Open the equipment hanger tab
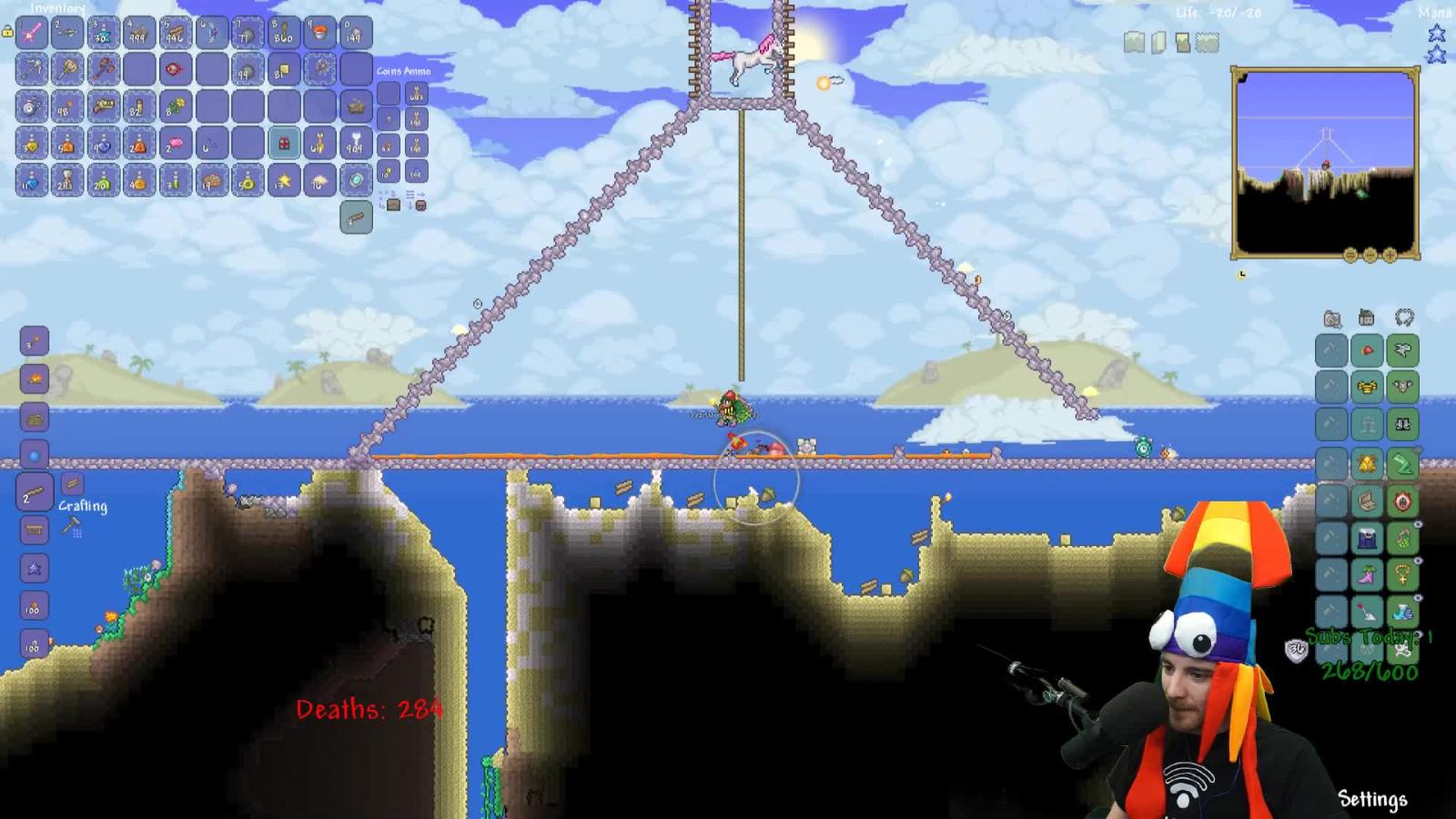Screen dimensions: 1456x819 click(x=1405, y=317)
